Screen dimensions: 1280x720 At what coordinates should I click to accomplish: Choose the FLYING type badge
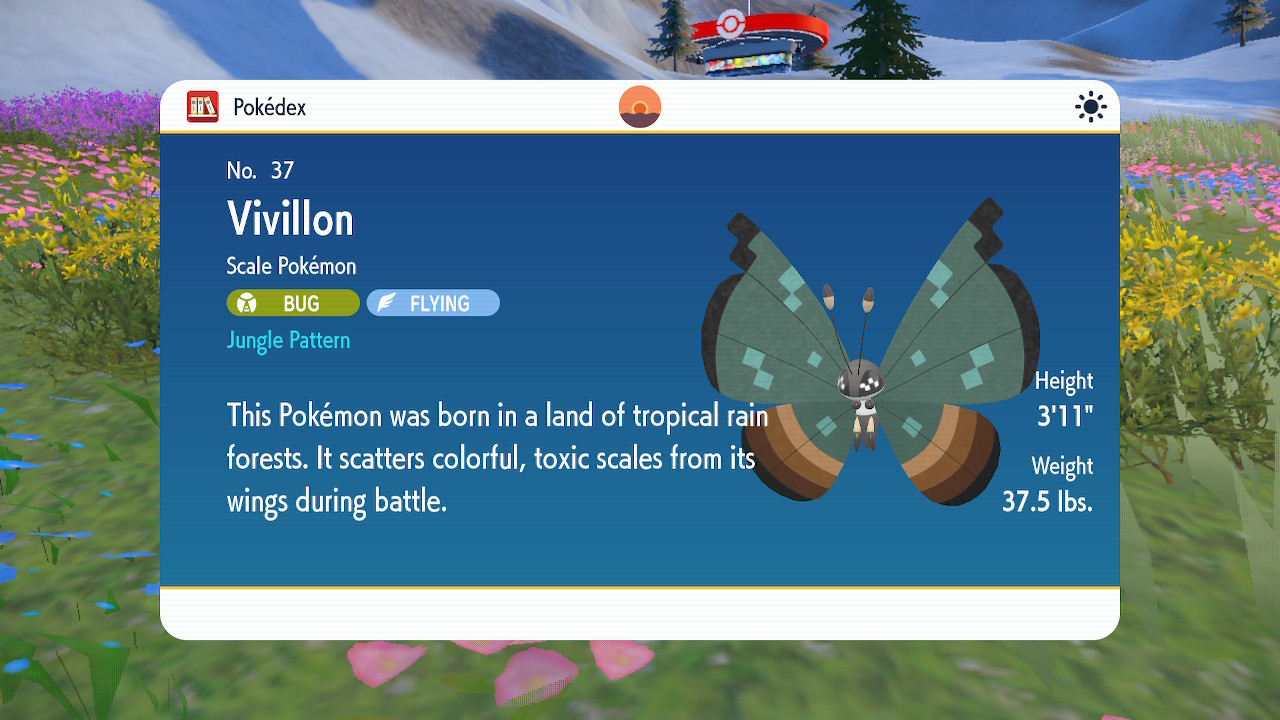(433, 303)
